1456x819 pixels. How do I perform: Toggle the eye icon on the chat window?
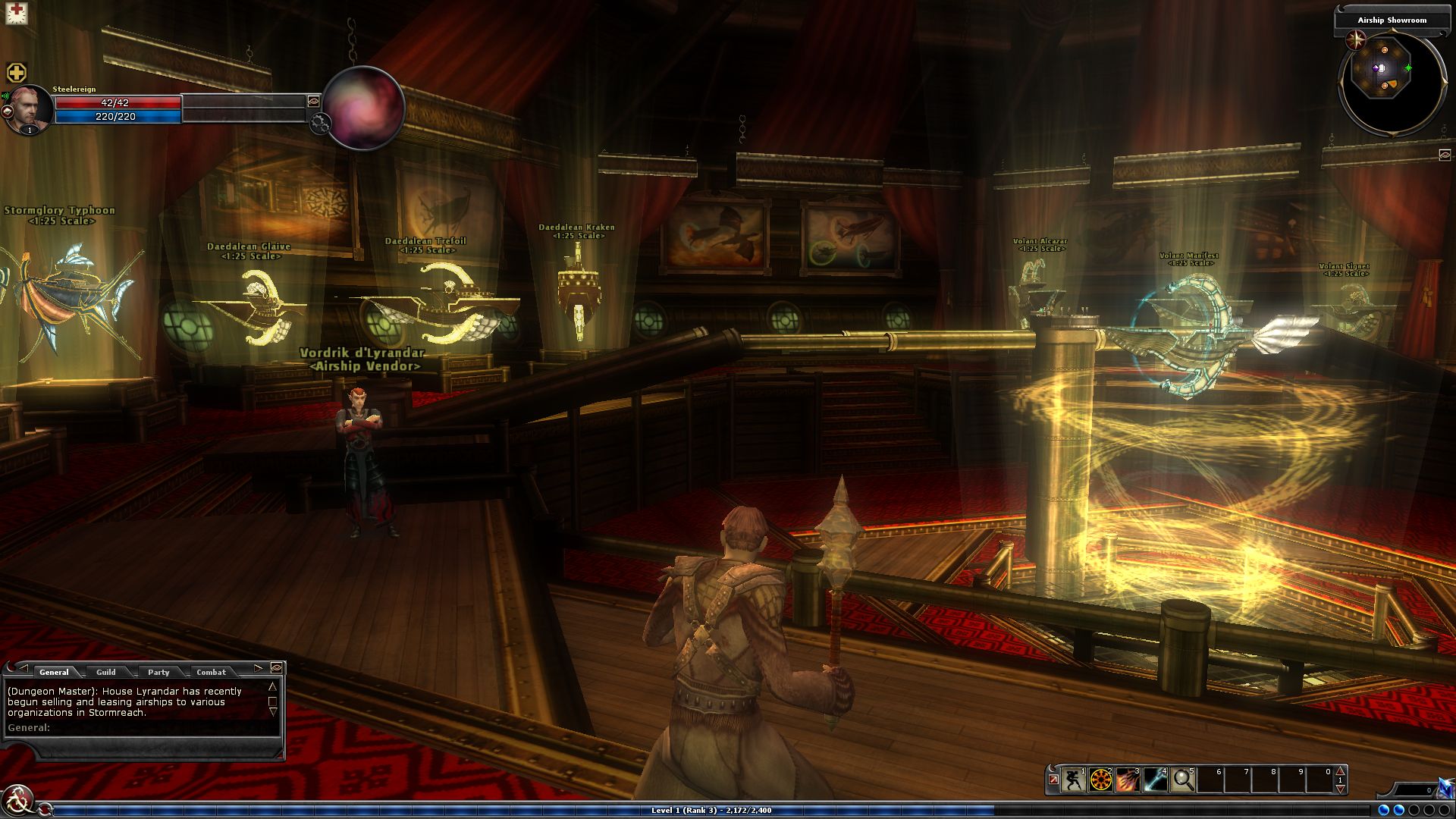coord(277,667)
